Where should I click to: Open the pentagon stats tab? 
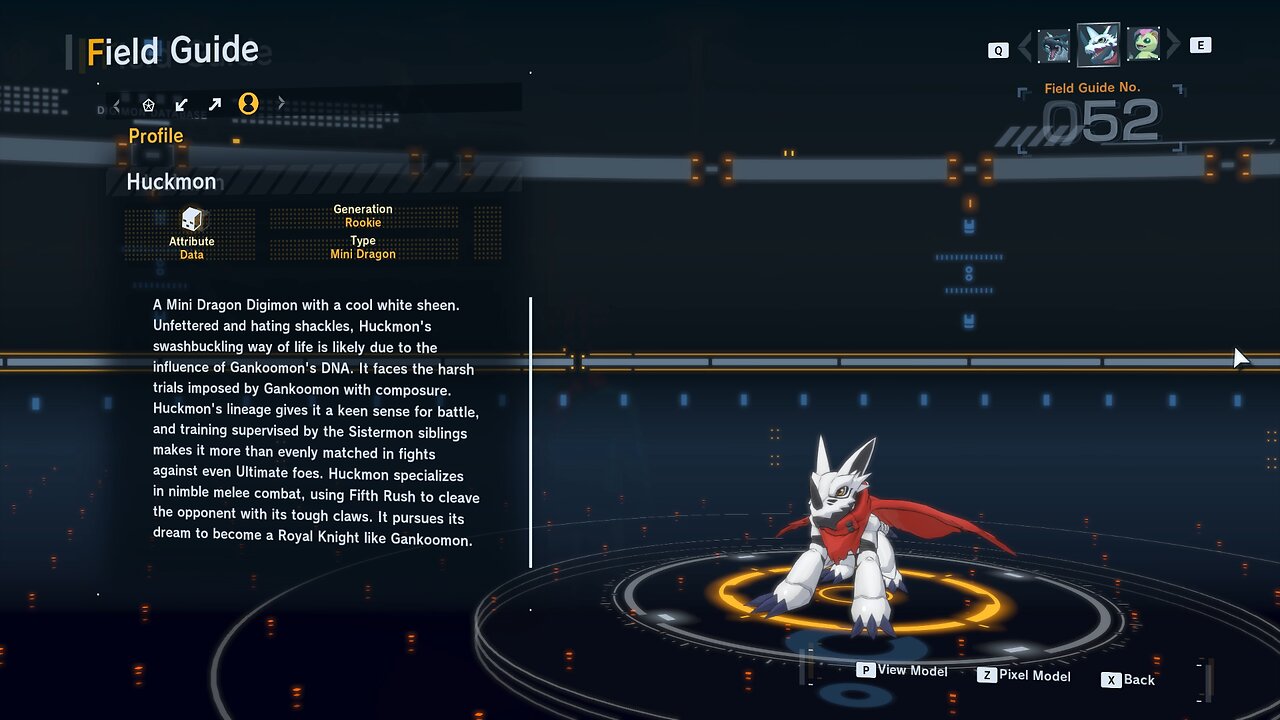click(149, 104)
